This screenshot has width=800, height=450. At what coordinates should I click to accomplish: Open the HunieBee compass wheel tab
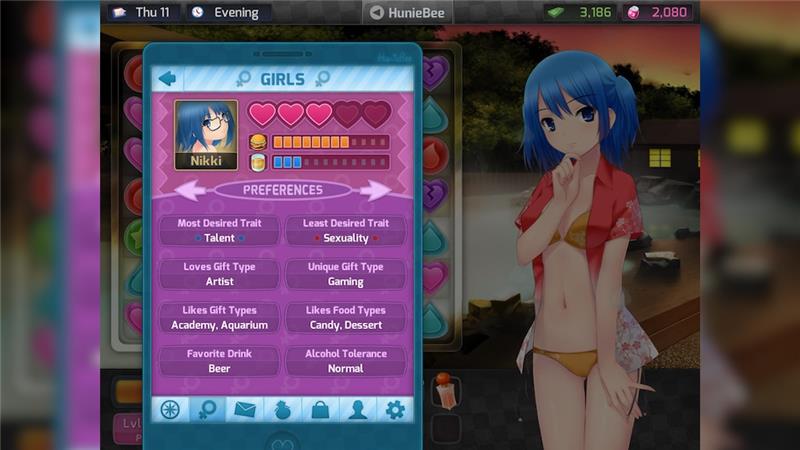[168, 409]
